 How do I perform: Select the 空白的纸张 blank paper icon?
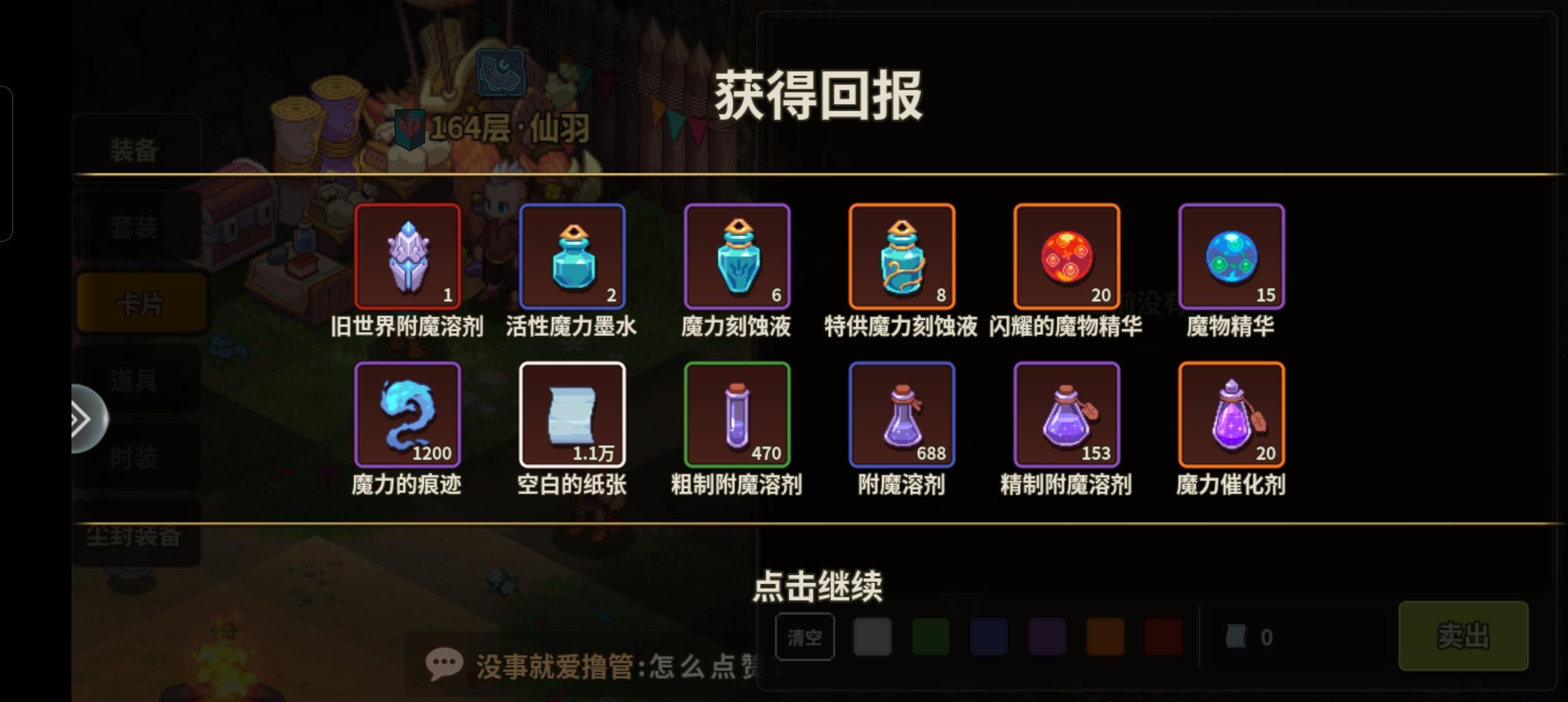point(572,414)
